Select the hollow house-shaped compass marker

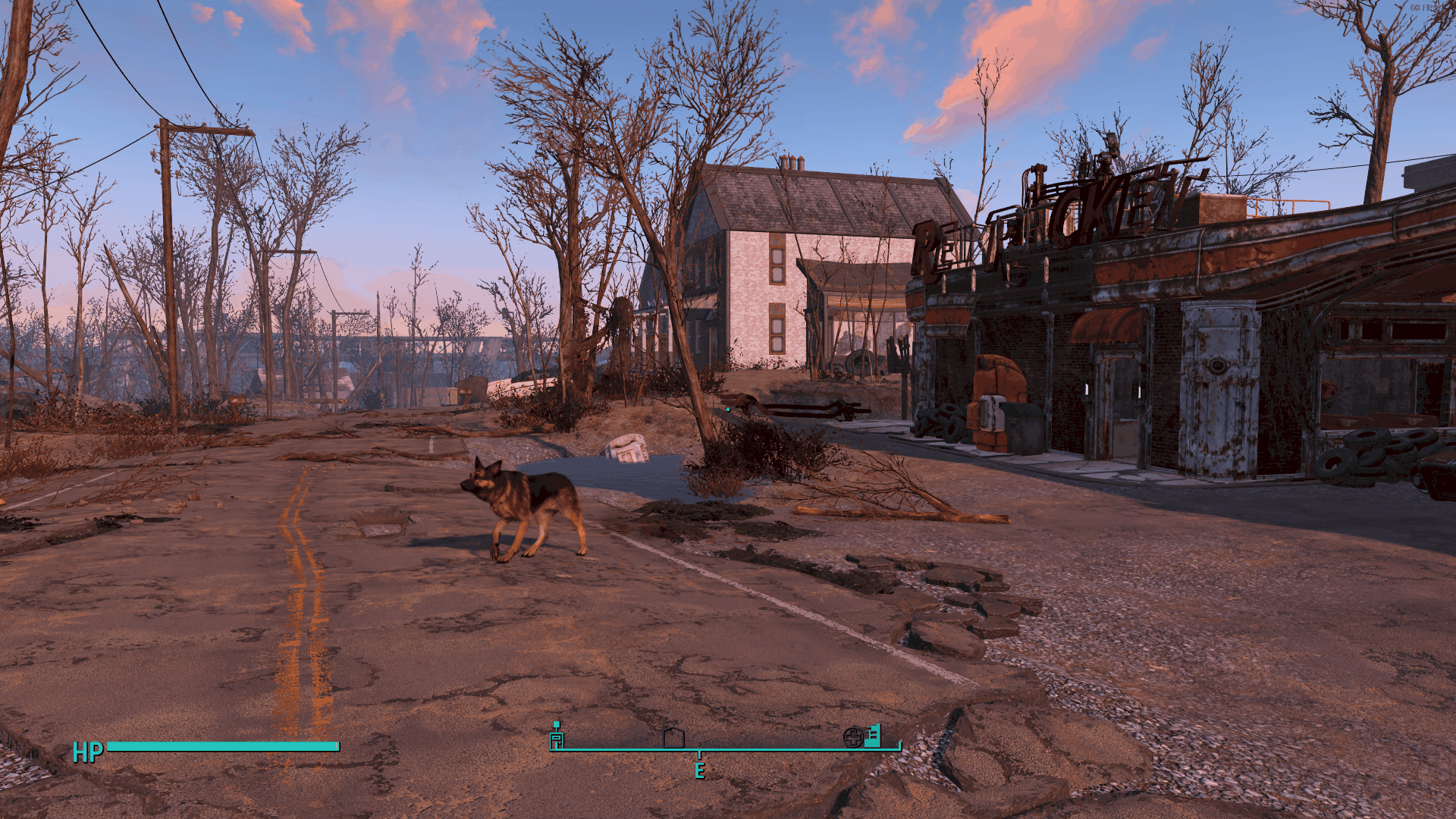click(x=673, y=738)
